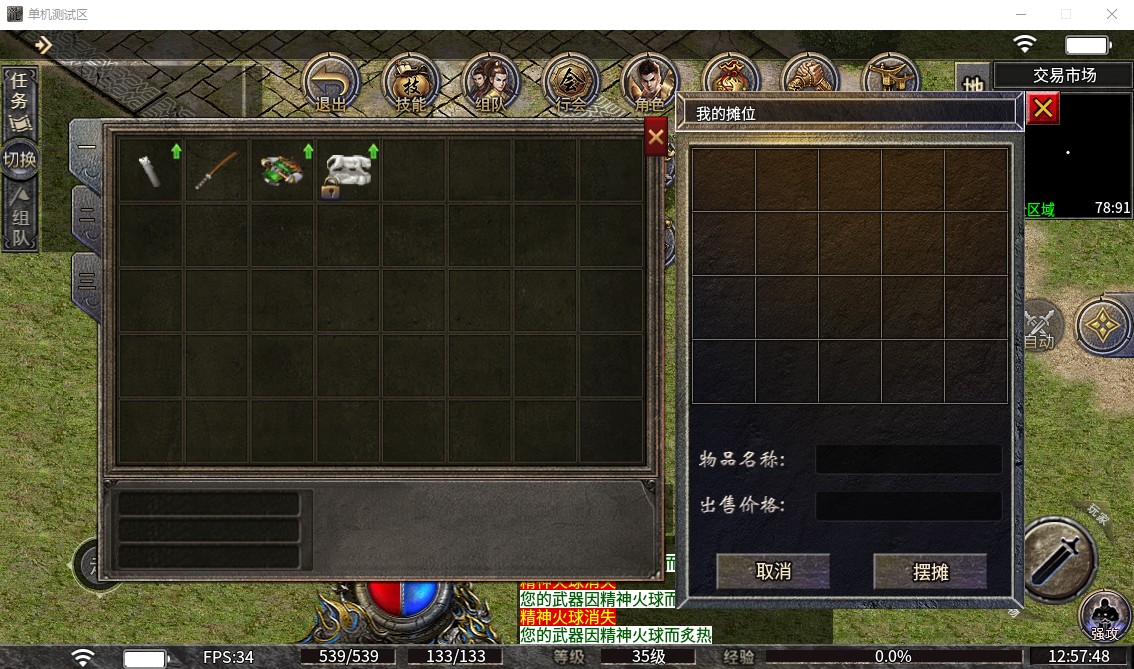Toggle 自动 auto-combat crossed swords button
1134x669 pixels.
[1040, 325]
